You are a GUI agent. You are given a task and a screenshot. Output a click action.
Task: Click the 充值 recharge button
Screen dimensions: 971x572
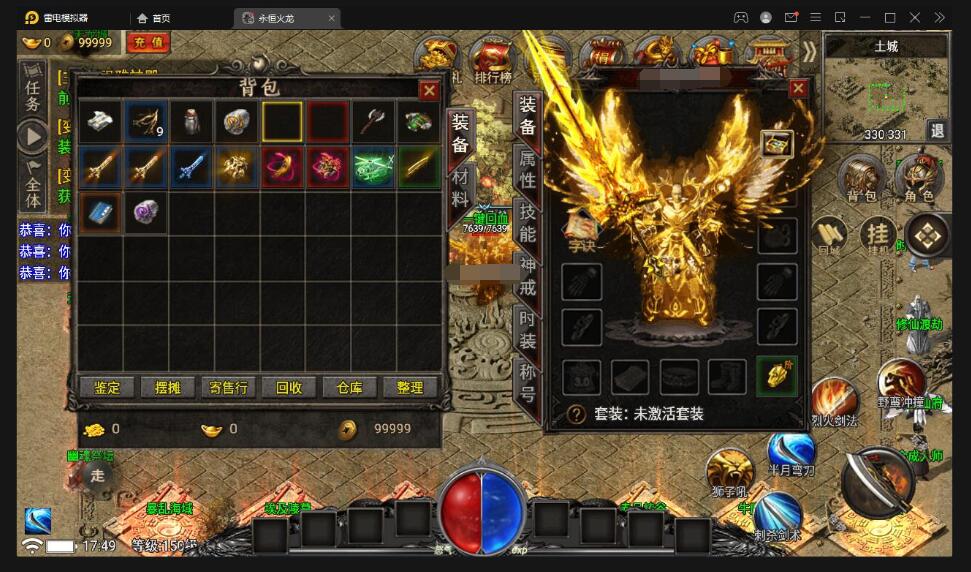pos(148,42)
